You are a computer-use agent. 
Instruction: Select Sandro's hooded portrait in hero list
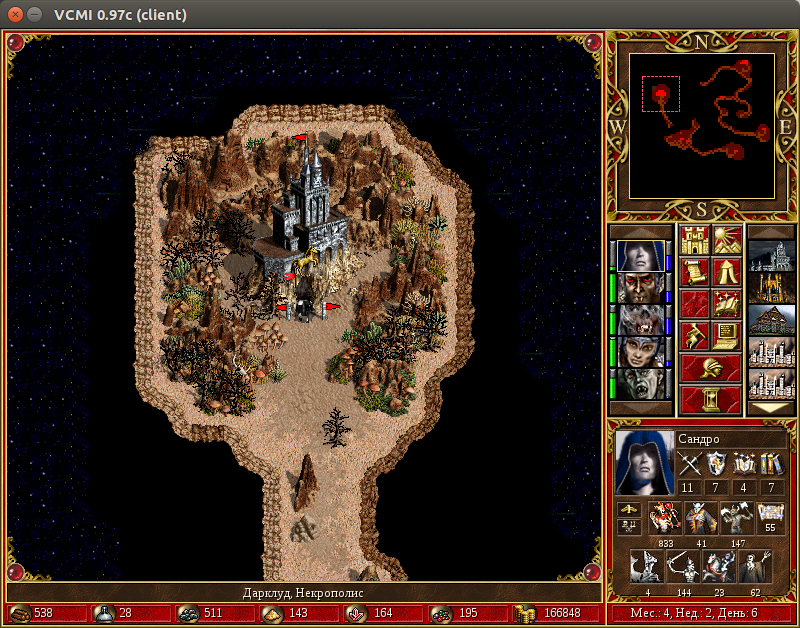coord(639,256)
